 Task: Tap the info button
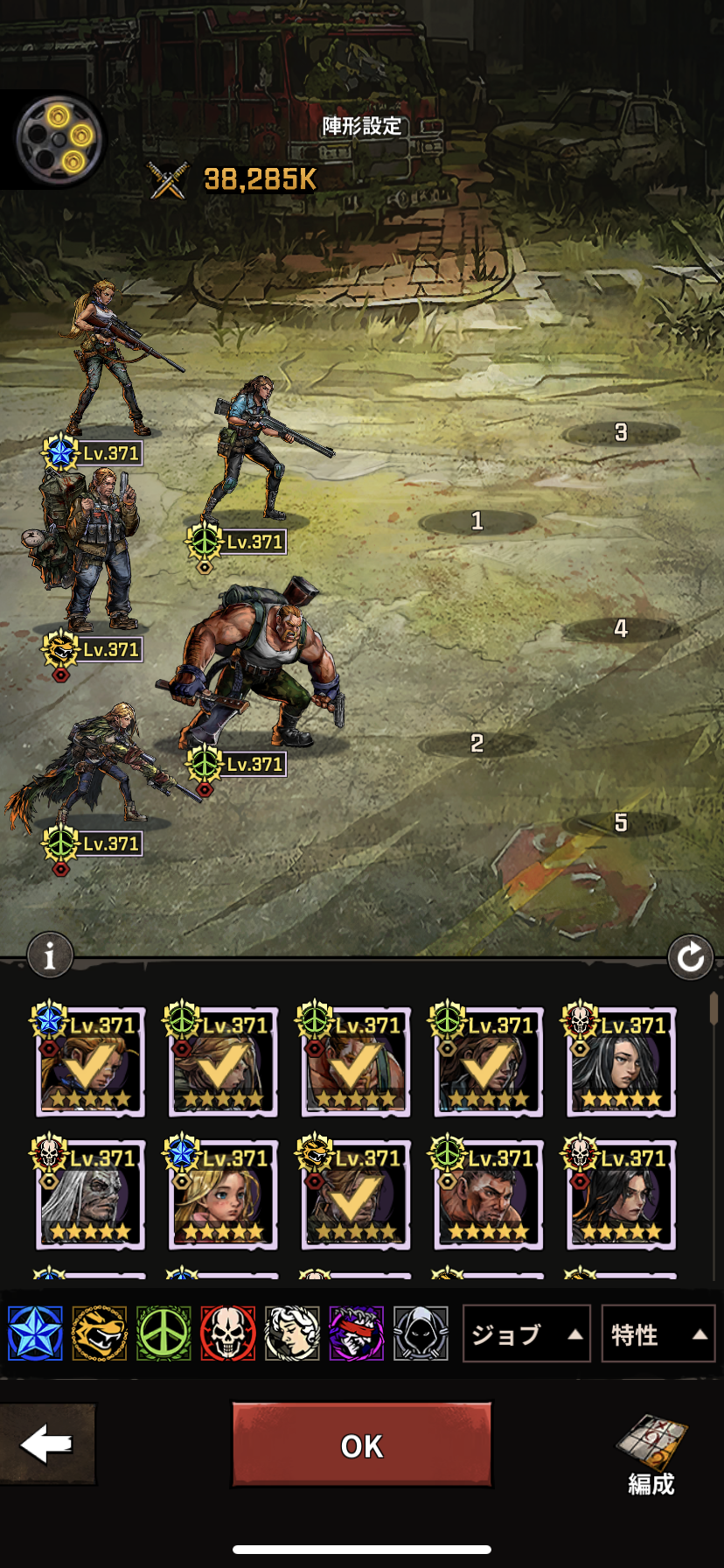(50, 955)
